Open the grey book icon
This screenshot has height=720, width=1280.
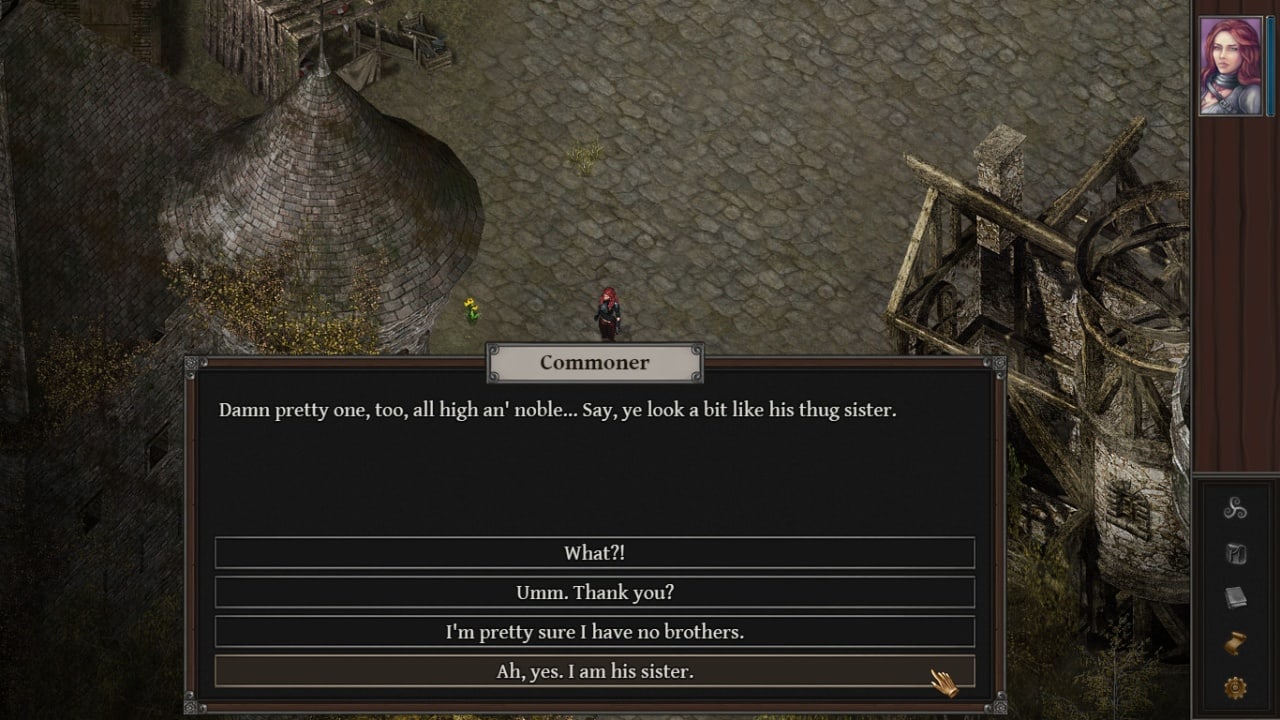pyautogui.click(x=1235, y=598)
